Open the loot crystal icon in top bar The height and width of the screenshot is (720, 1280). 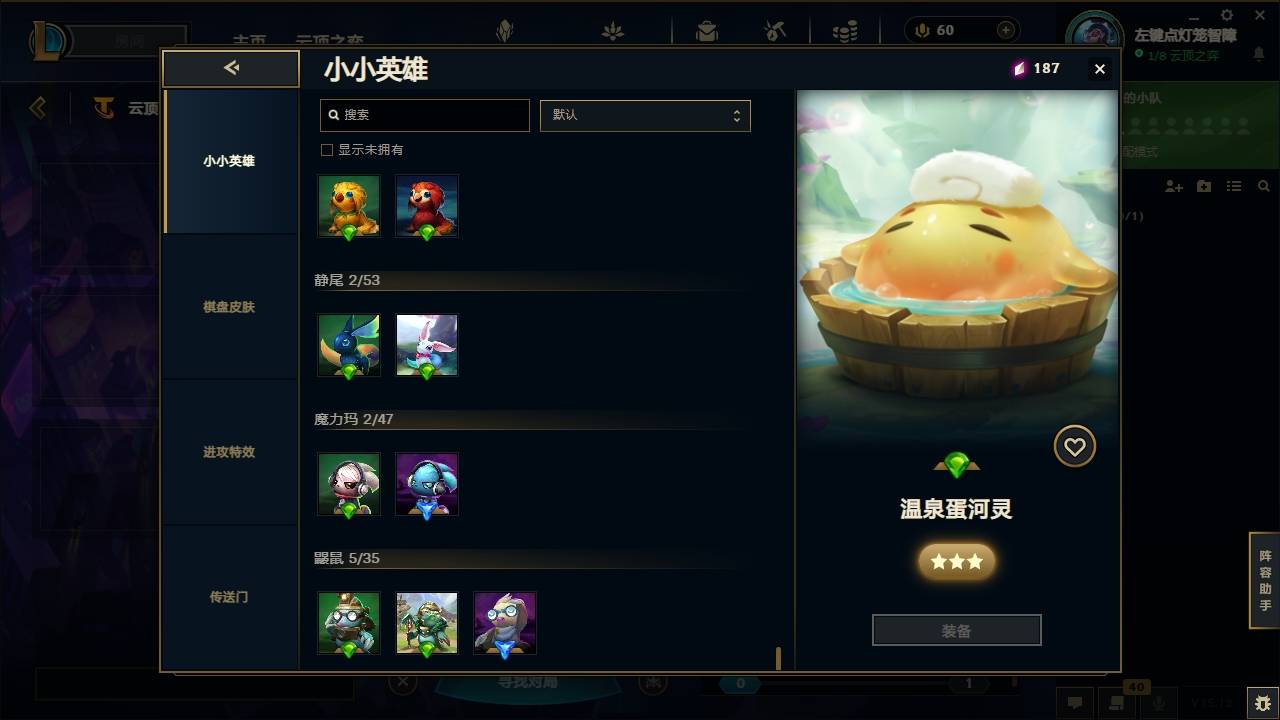click(x=505, y=31)
